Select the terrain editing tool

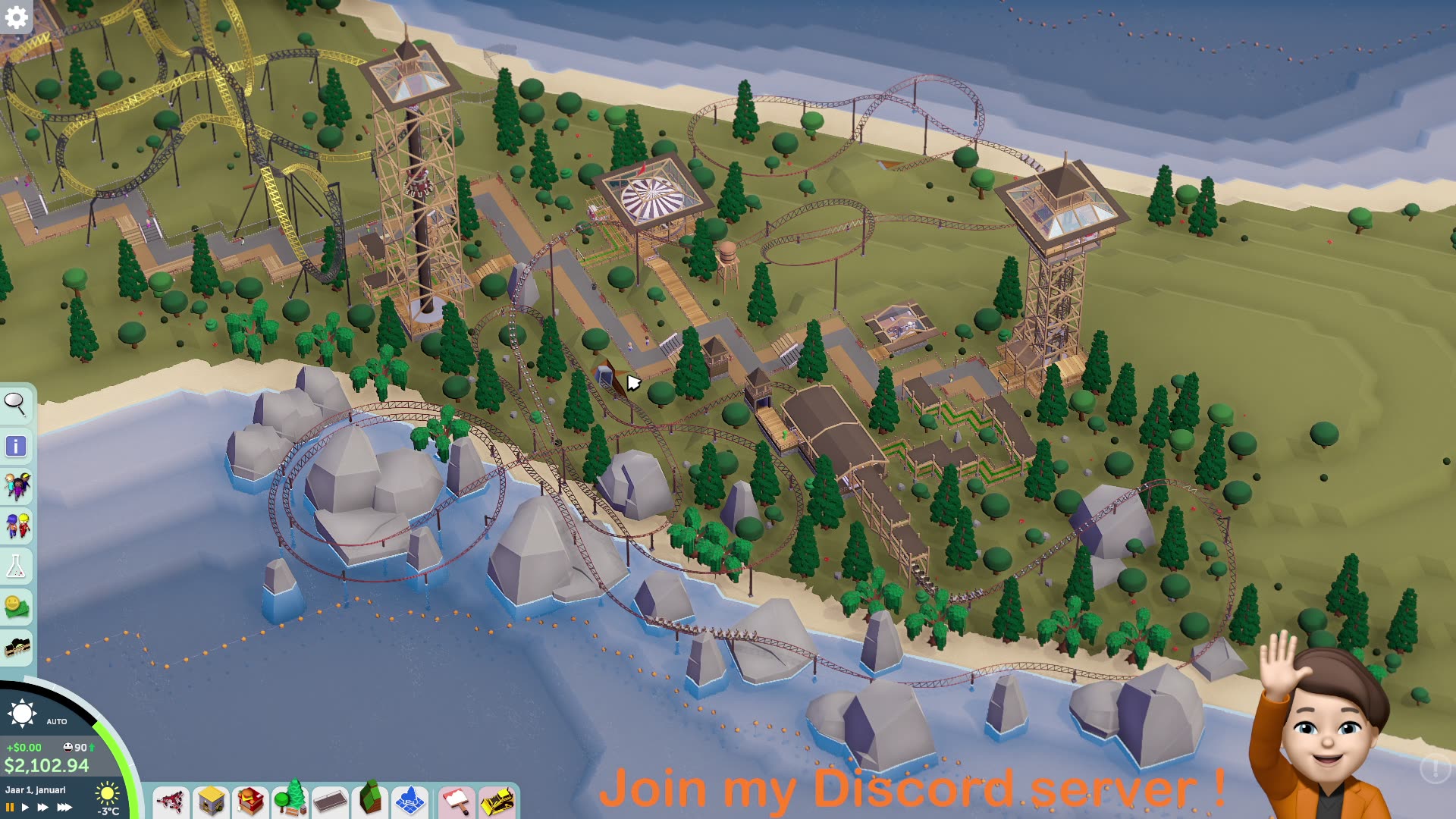coord(369,799)
